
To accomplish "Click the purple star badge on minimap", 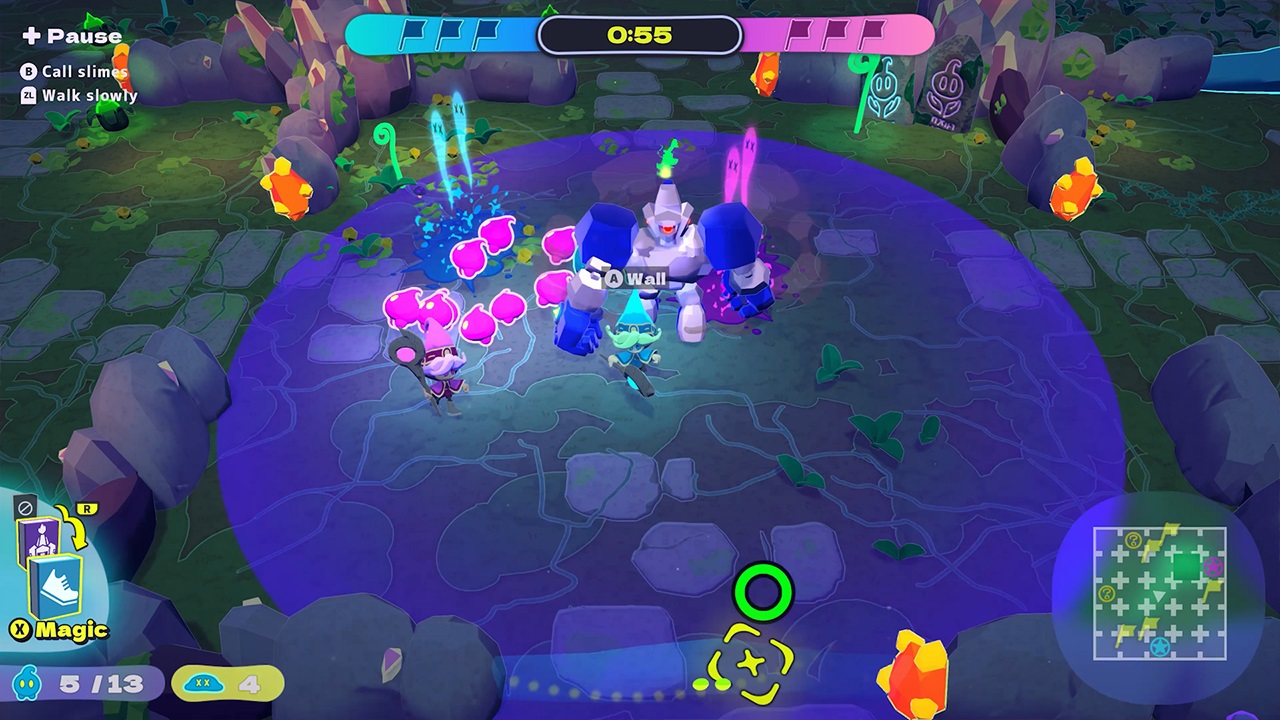I will click(1213, 567).
